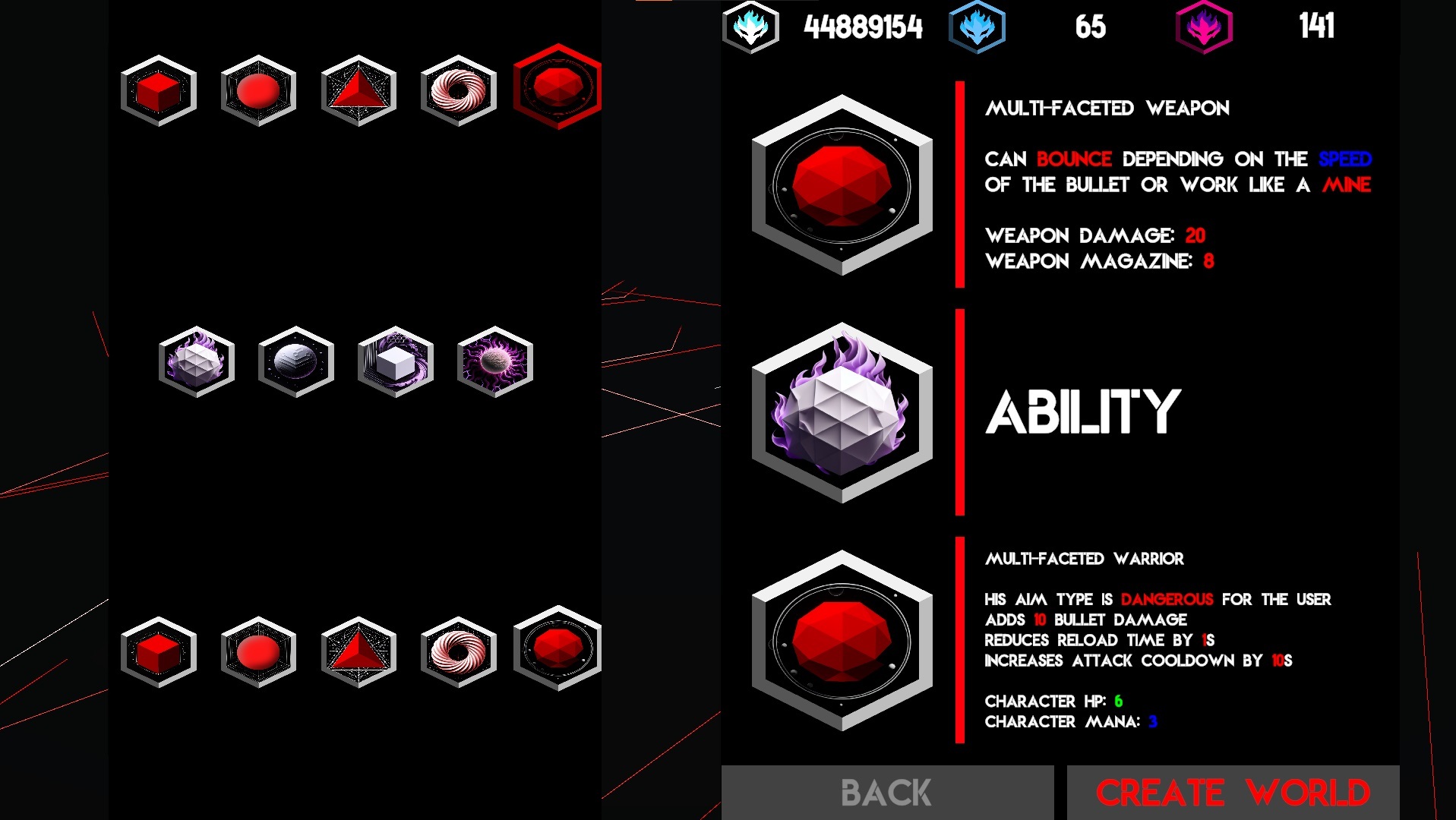Select the gray layered sphere ability
Image resolution: width=1456 pixels, height=820 pixels.
(x=295, y=361)
